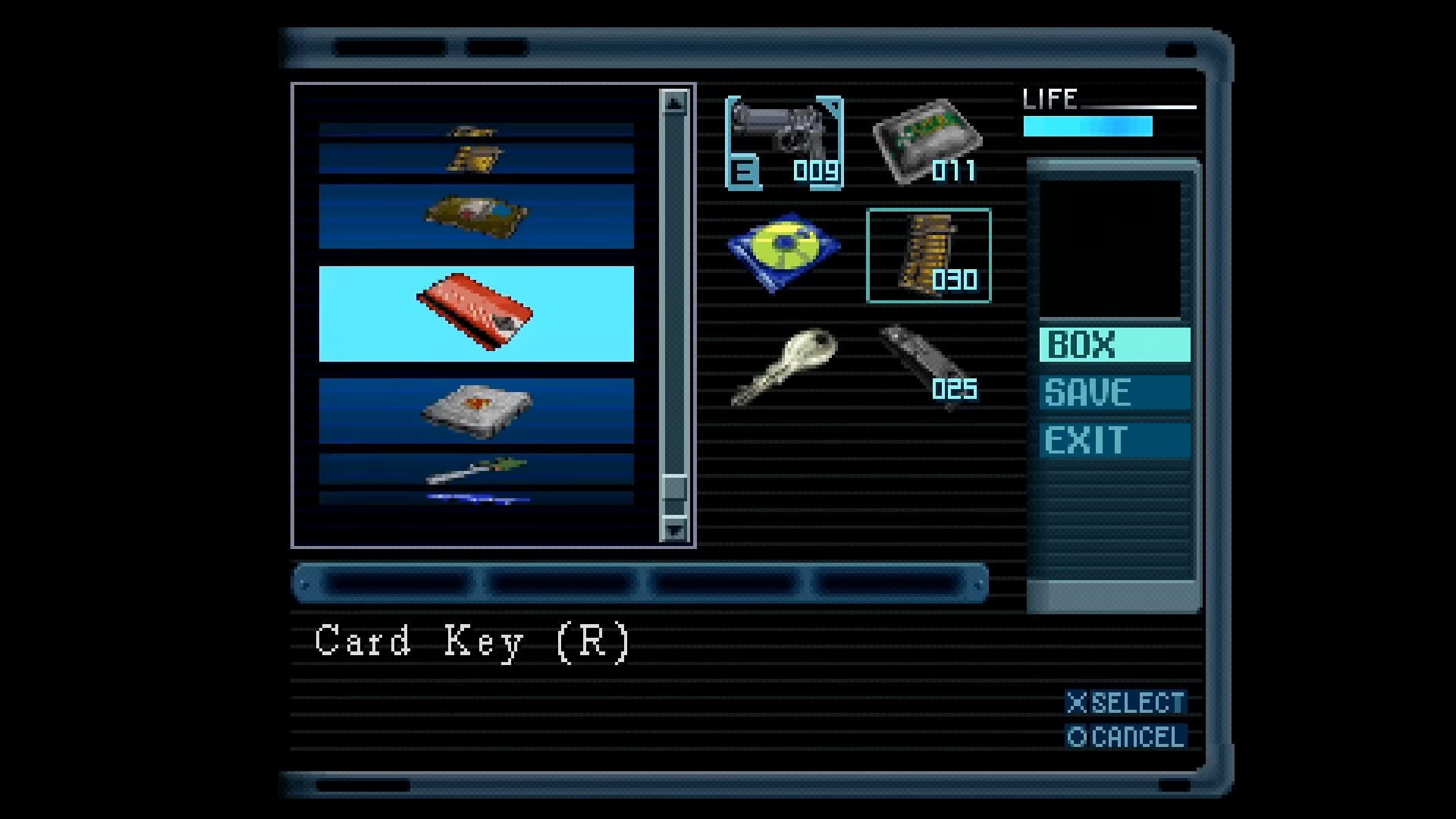Select the equipped handgun marked E 009
The height and width of the screenshot is (819, 1456).
[785, 136]
